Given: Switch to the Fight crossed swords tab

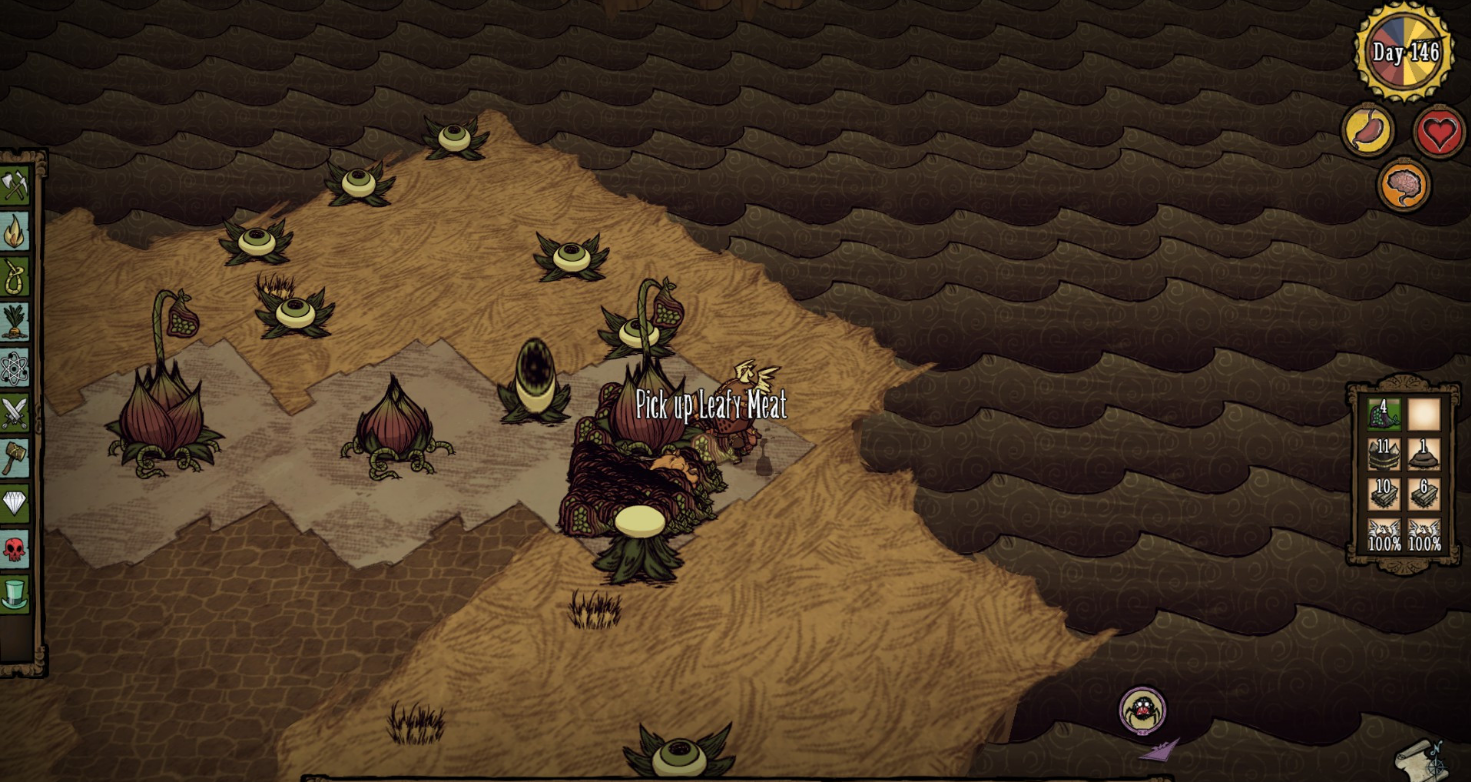Looking at the screenshot, I should click(x=15, y=413).
